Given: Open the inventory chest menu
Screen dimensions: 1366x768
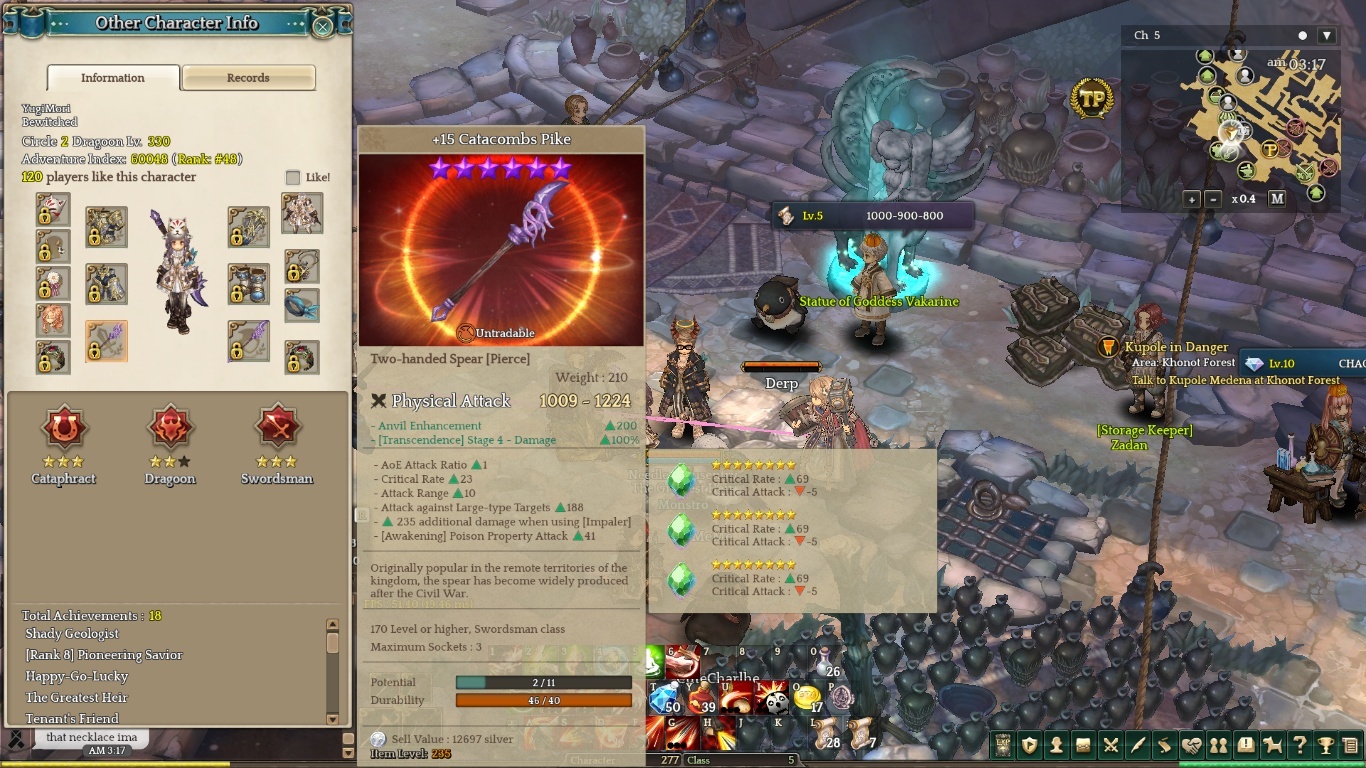Looking at the screenshot, I should 1083,745.
